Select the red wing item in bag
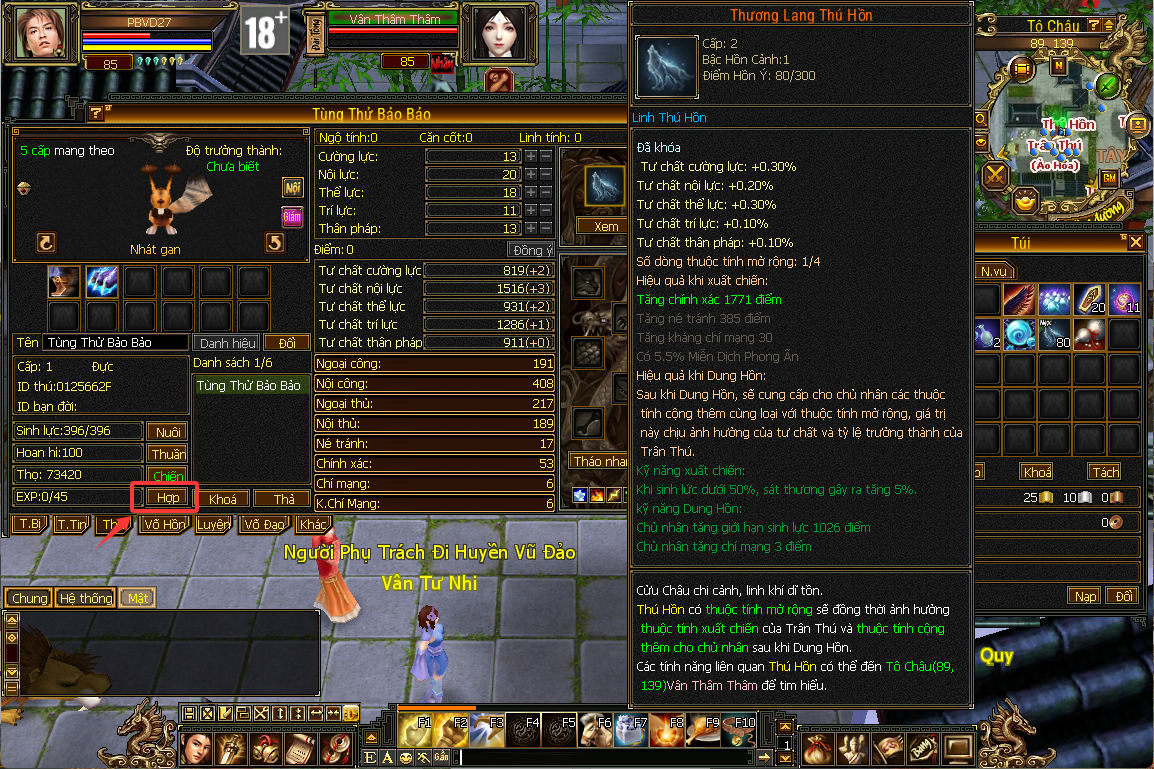The height and width of the screenshot is (769, 1154). point(1022,298)
